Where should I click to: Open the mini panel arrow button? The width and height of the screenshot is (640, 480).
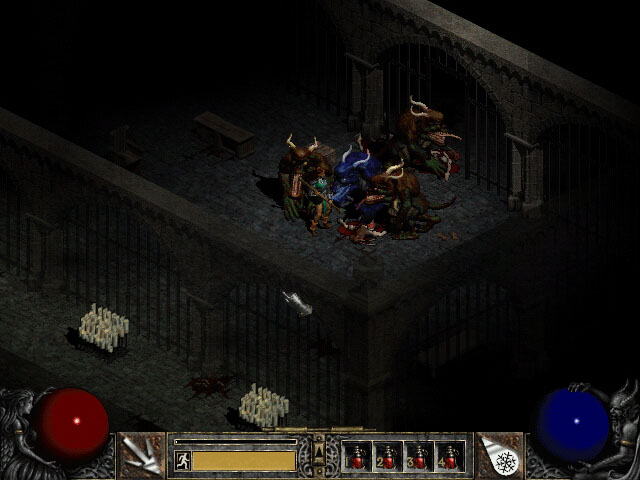click(x=319, y=455)
